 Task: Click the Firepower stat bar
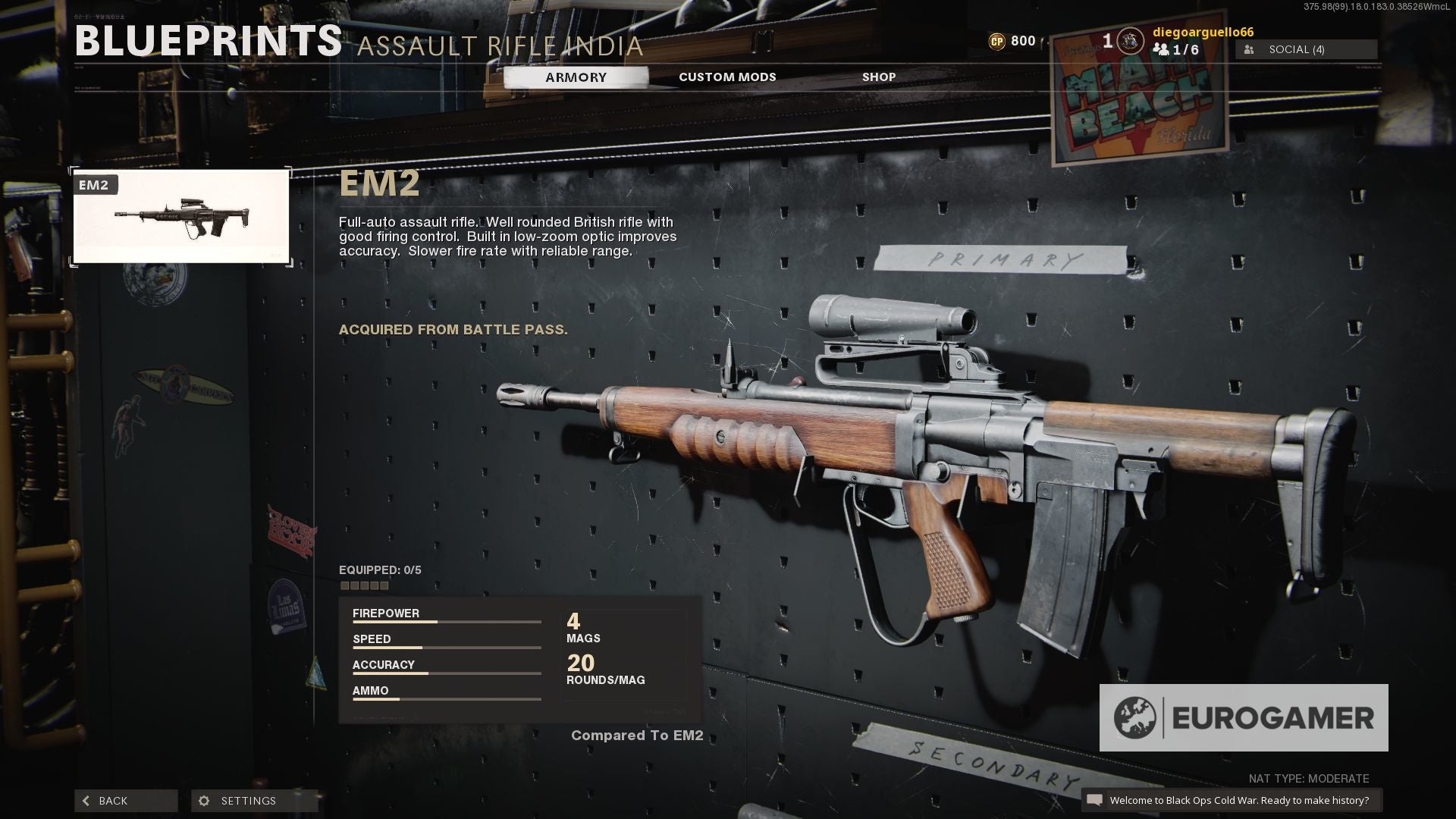tap(447, 622)
